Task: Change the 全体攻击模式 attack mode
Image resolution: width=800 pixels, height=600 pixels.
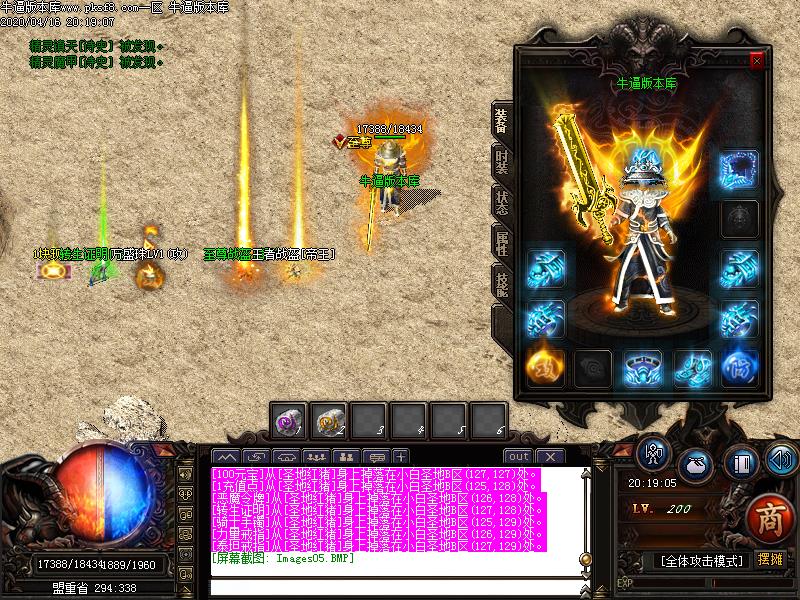Action: (x=702, y=561)
